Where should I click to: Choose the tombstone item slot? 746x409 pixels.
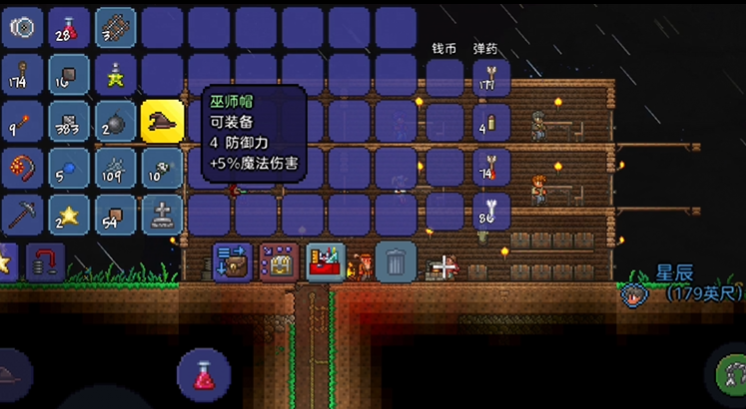coord(162,215)
